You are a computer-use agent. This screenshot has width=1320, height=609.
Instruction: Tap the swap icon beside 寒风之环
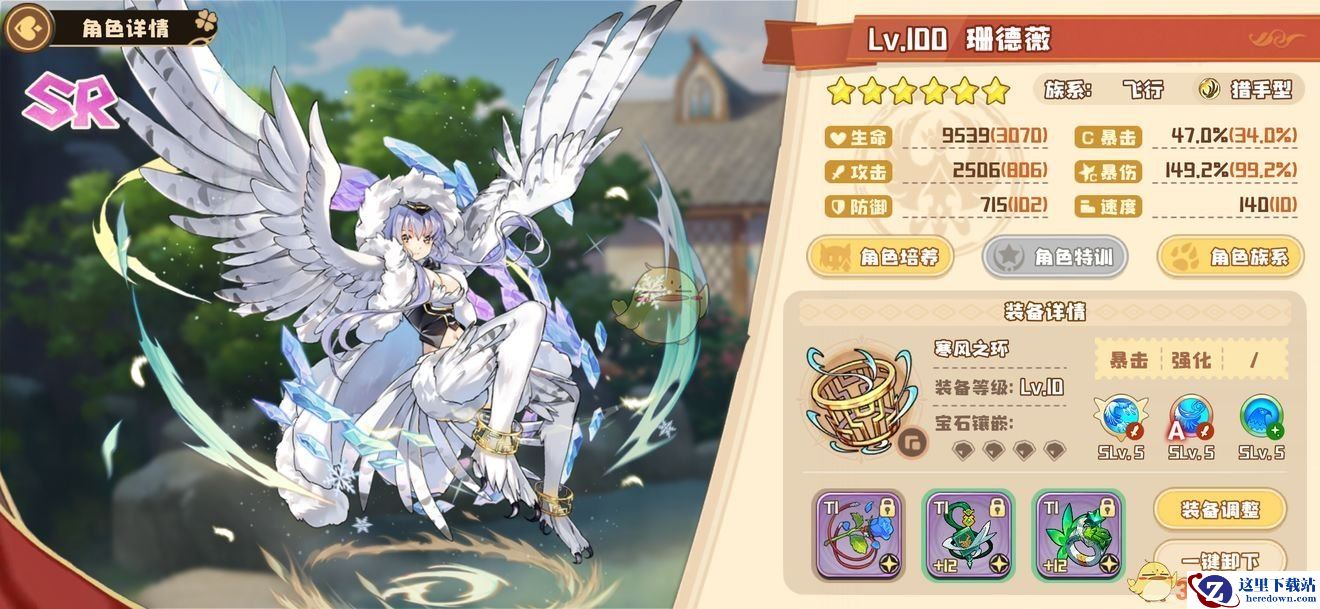point(909,441)
